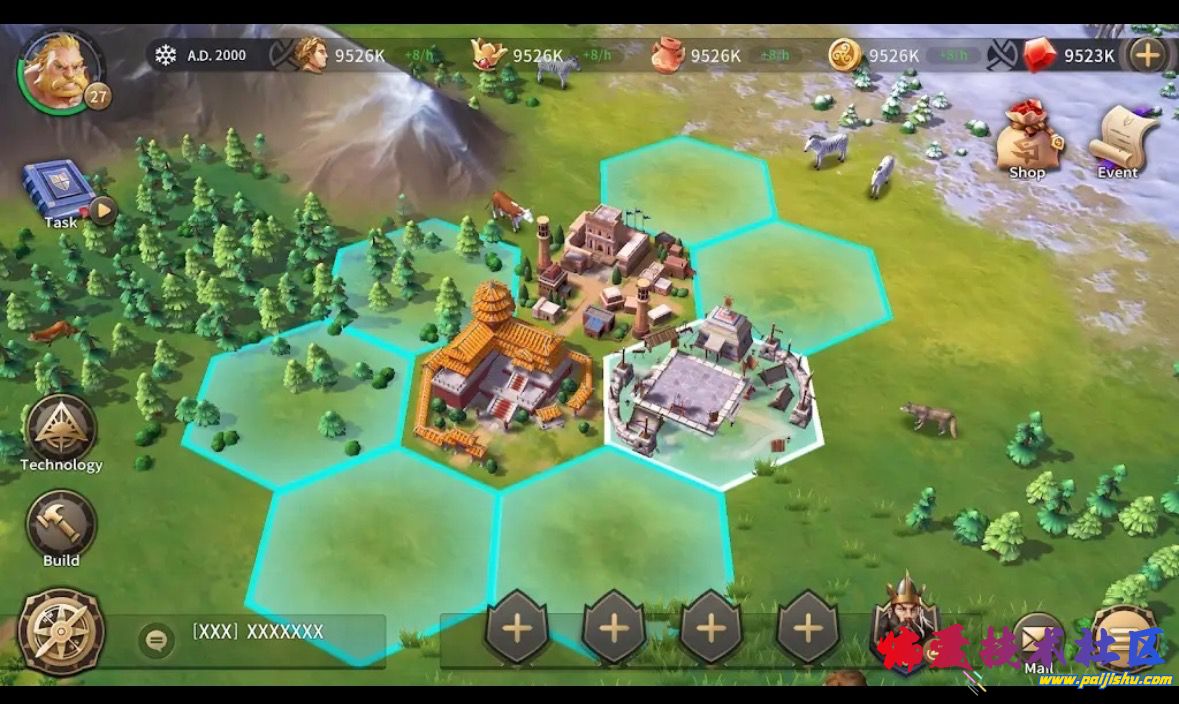
Task: Select the crowned hero portrait
Action: point(906,620)
